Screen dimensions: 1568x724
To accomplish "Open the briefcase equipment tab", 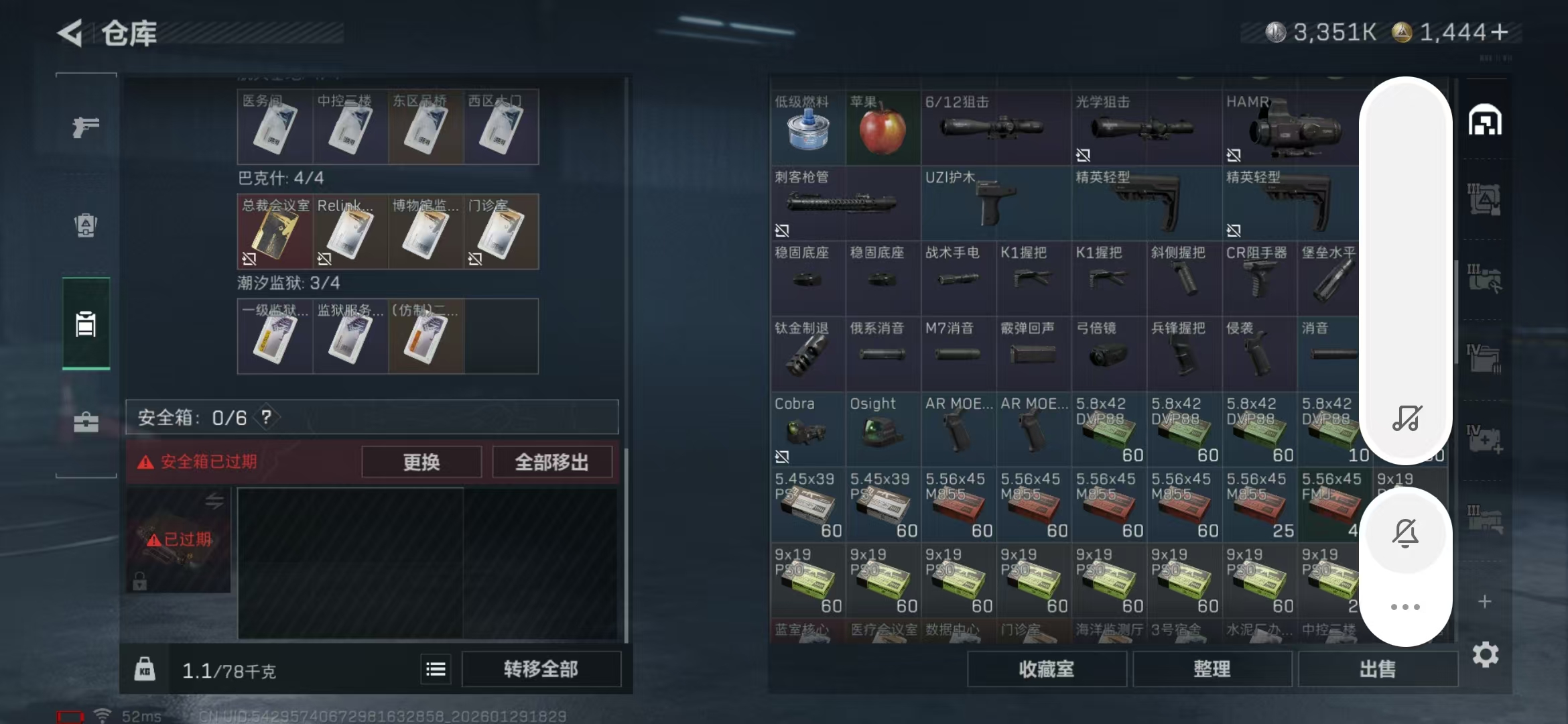I will (85, 422).
